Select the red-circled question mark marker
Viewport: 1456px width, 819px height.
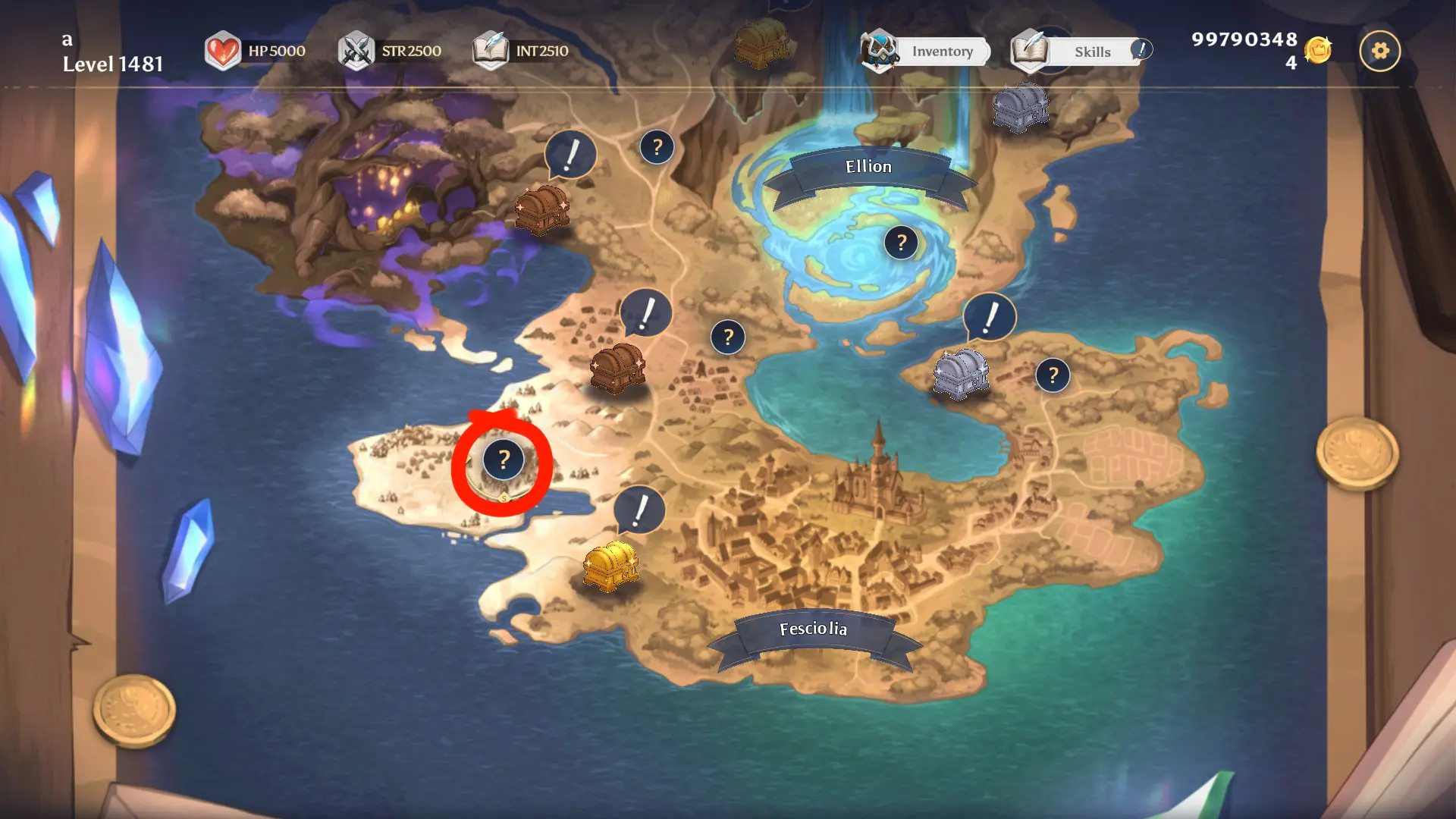click(504, 460)
